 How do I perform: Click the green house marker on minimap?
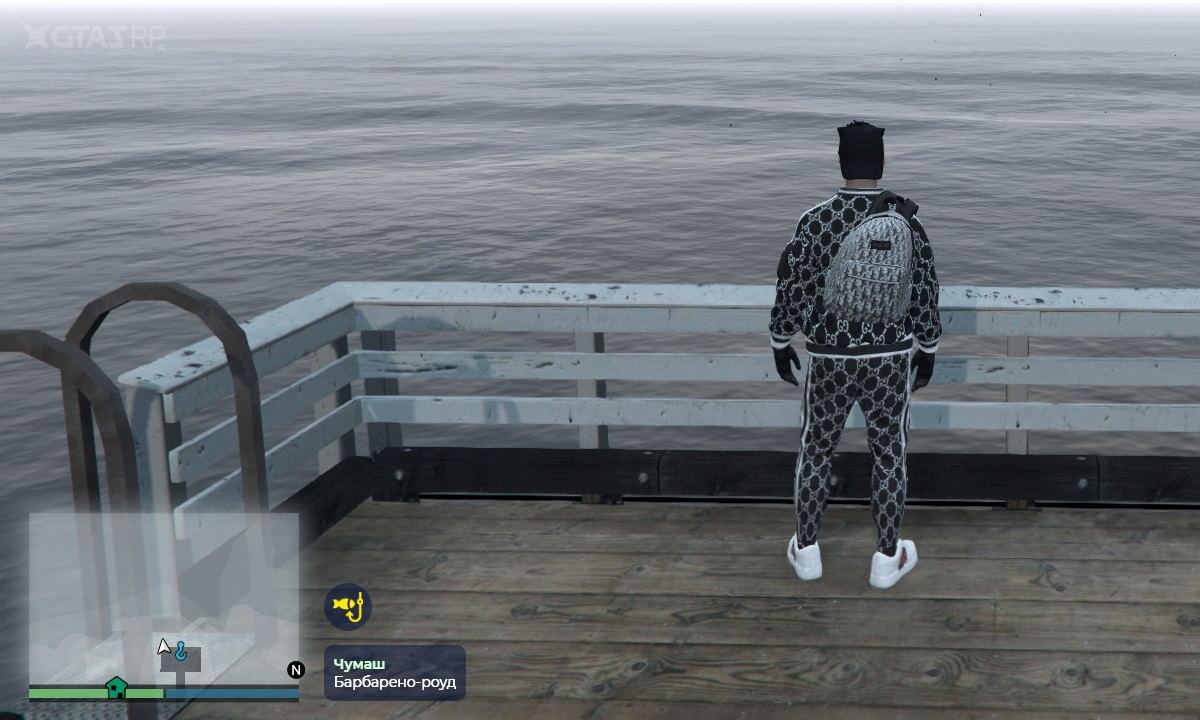(x=116, y=687)
